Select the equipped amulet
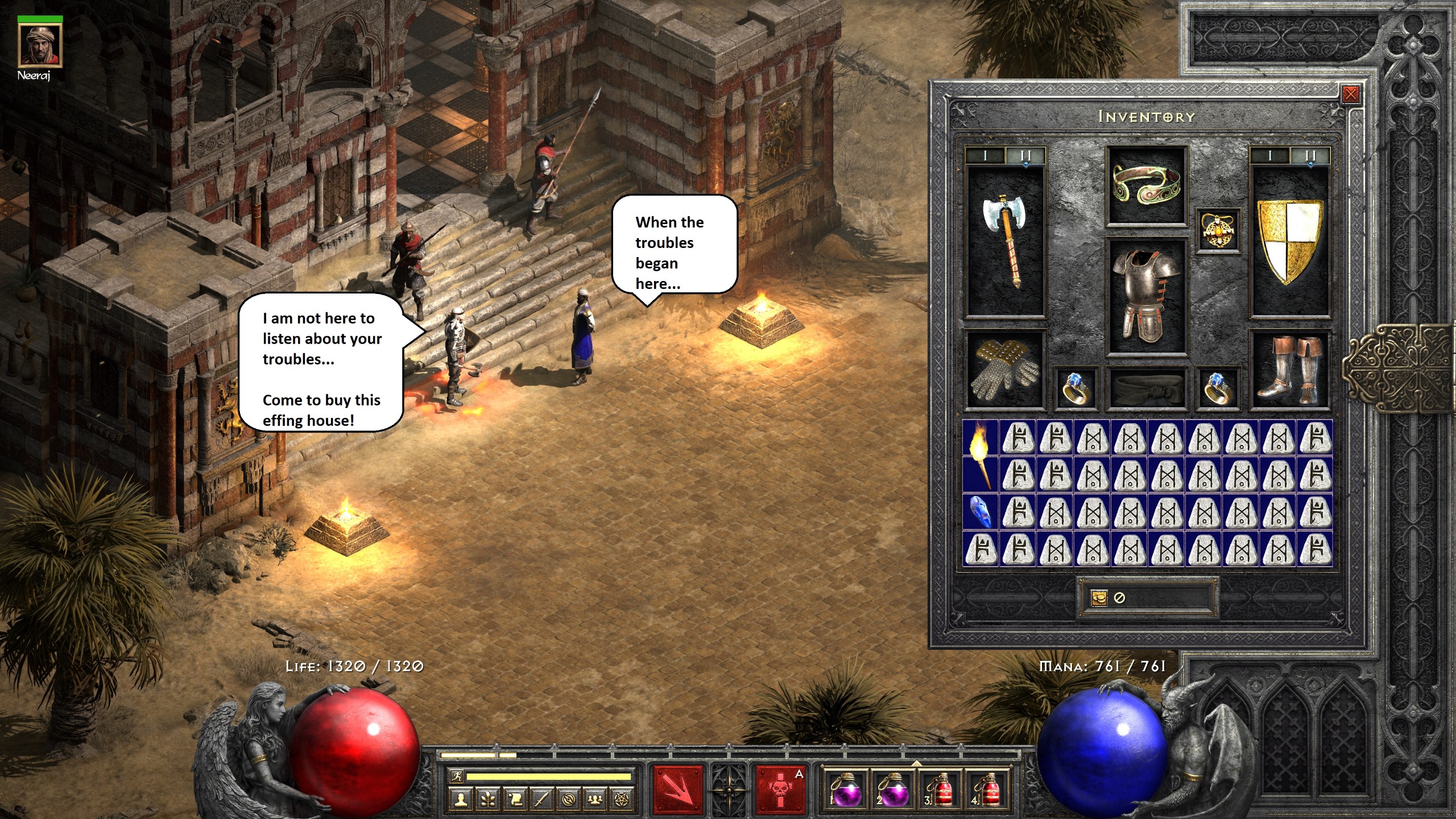The width and height of the screenshot is (1456, 819). pos(1218,230)
